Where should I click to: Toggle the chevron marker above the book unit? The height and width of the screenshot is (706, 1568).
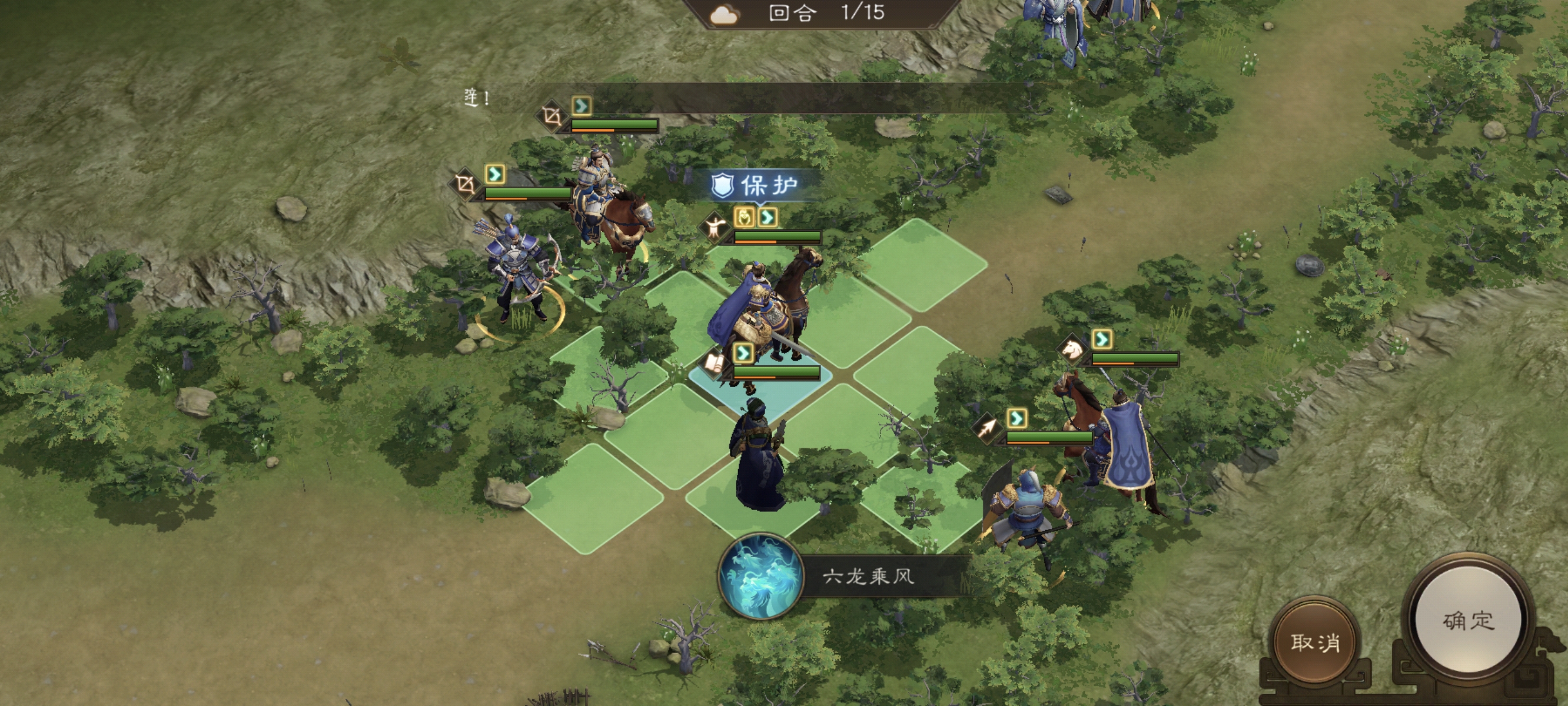pos(743,353)
